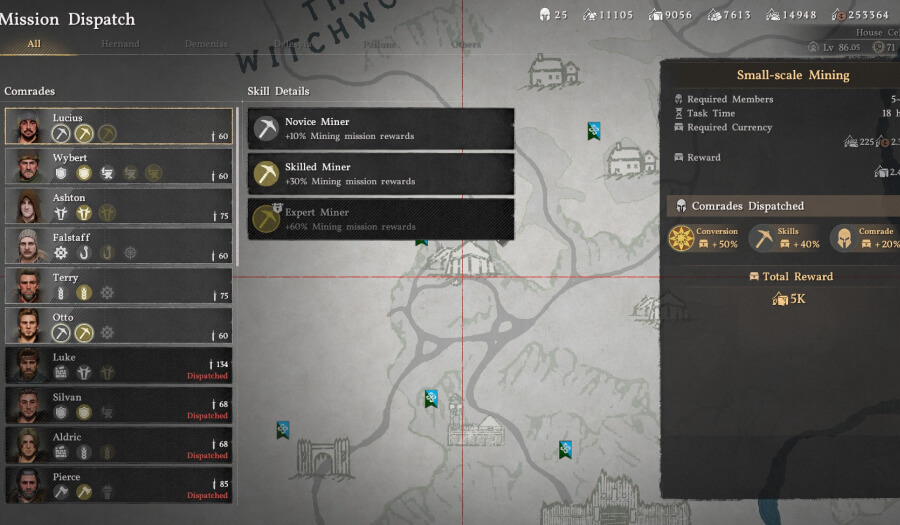Click the dispatched comrade Luke
Viewport: 900px width, 525px height.
[x=118, y=366]
